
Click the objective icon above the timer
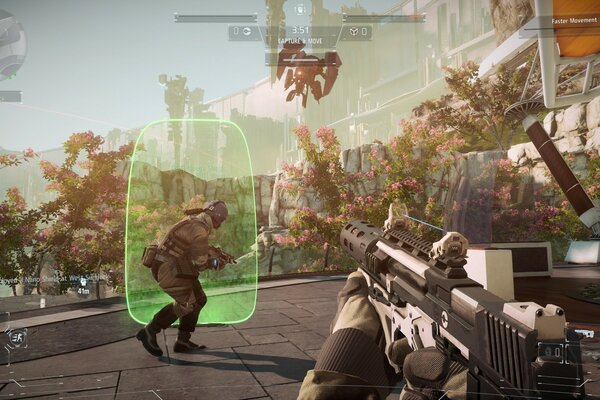300,10
